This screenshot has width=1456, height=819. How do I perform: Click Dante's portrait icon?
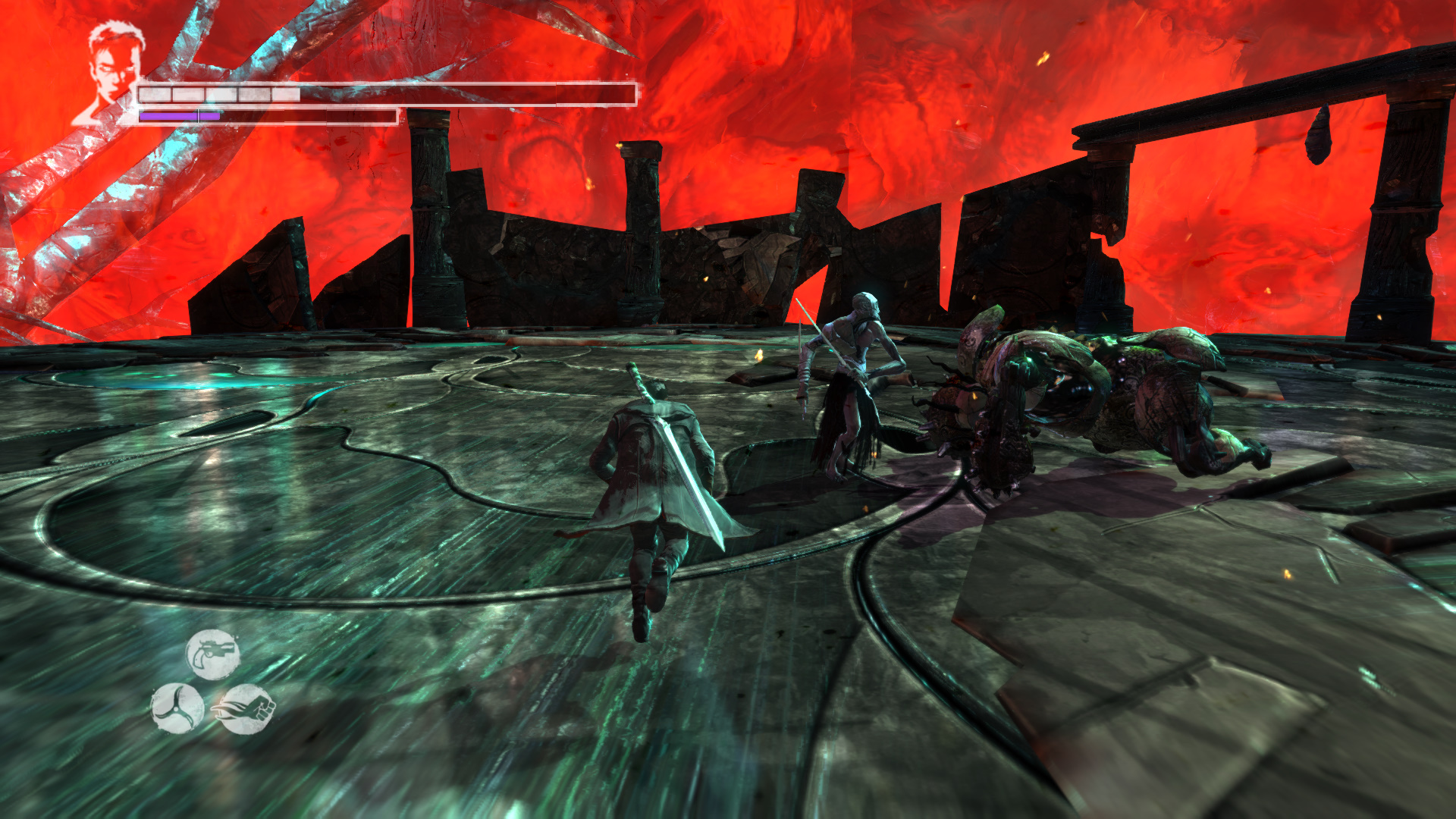[x=112, y=70]
